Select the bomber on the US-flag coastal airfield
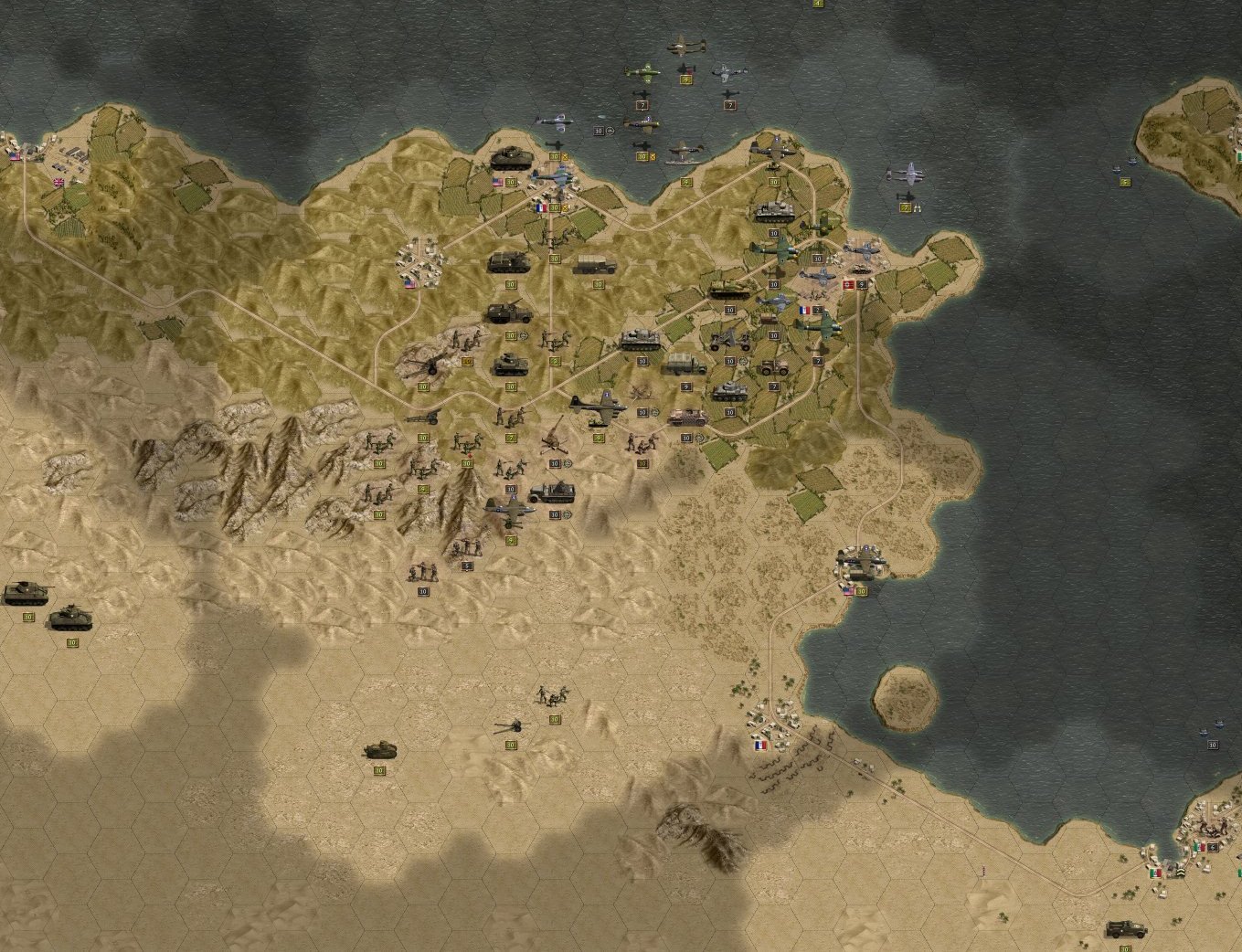 tap(861, 562)
